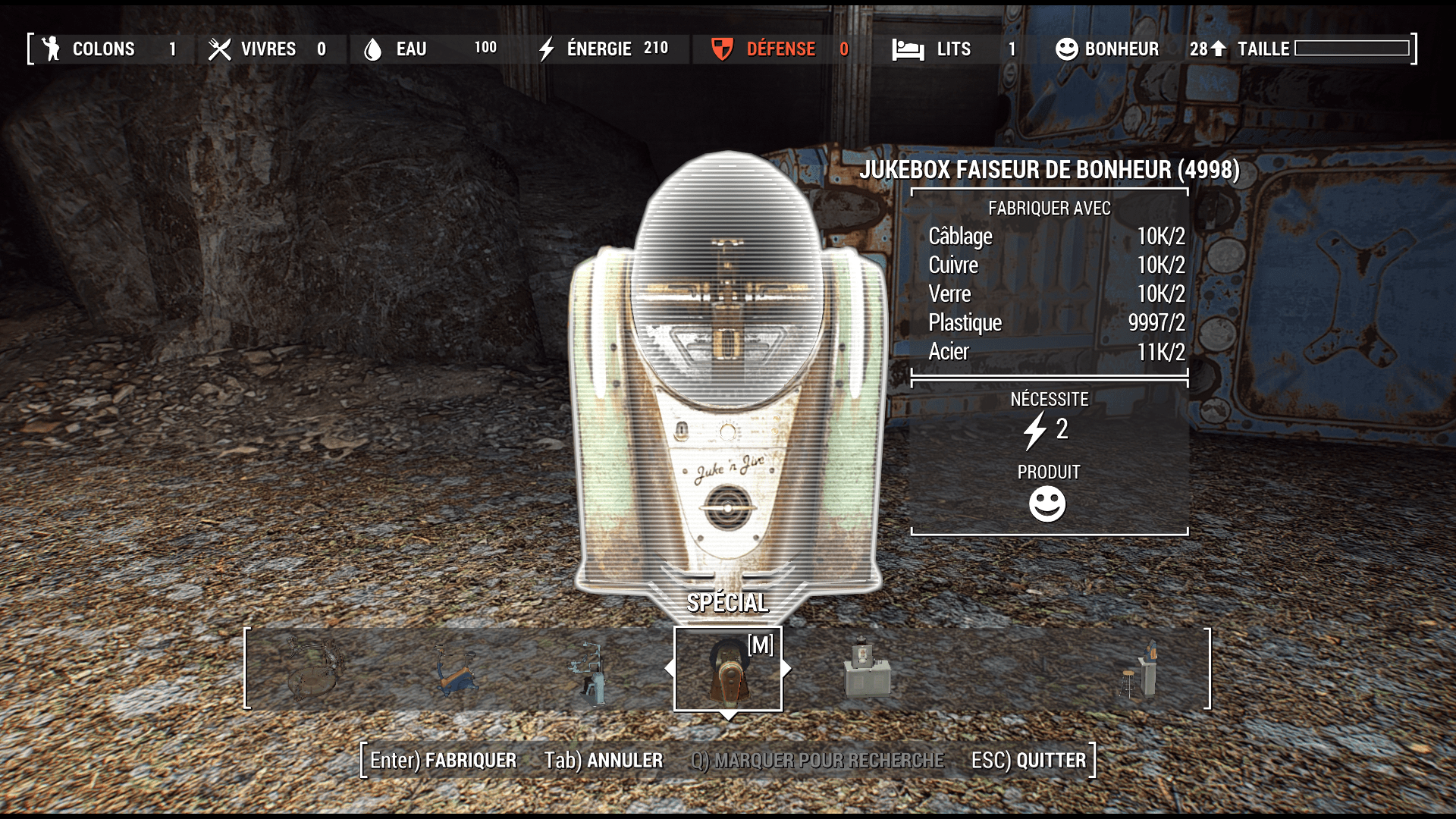The height and width of the screenshot is (819, 1456).
Task: Select the jukebox item in the build carousel
Action: coord(728,669)
